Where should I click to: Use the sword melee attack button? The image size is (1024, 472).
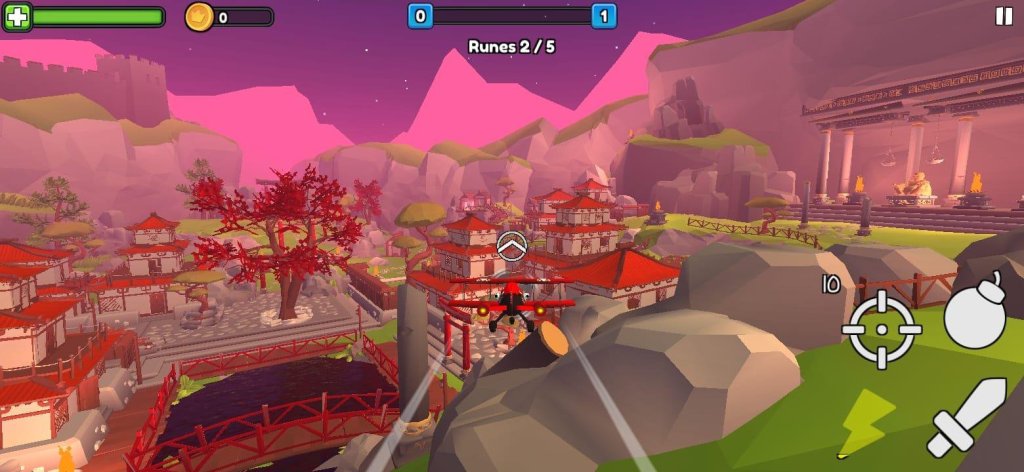[966, 418]
